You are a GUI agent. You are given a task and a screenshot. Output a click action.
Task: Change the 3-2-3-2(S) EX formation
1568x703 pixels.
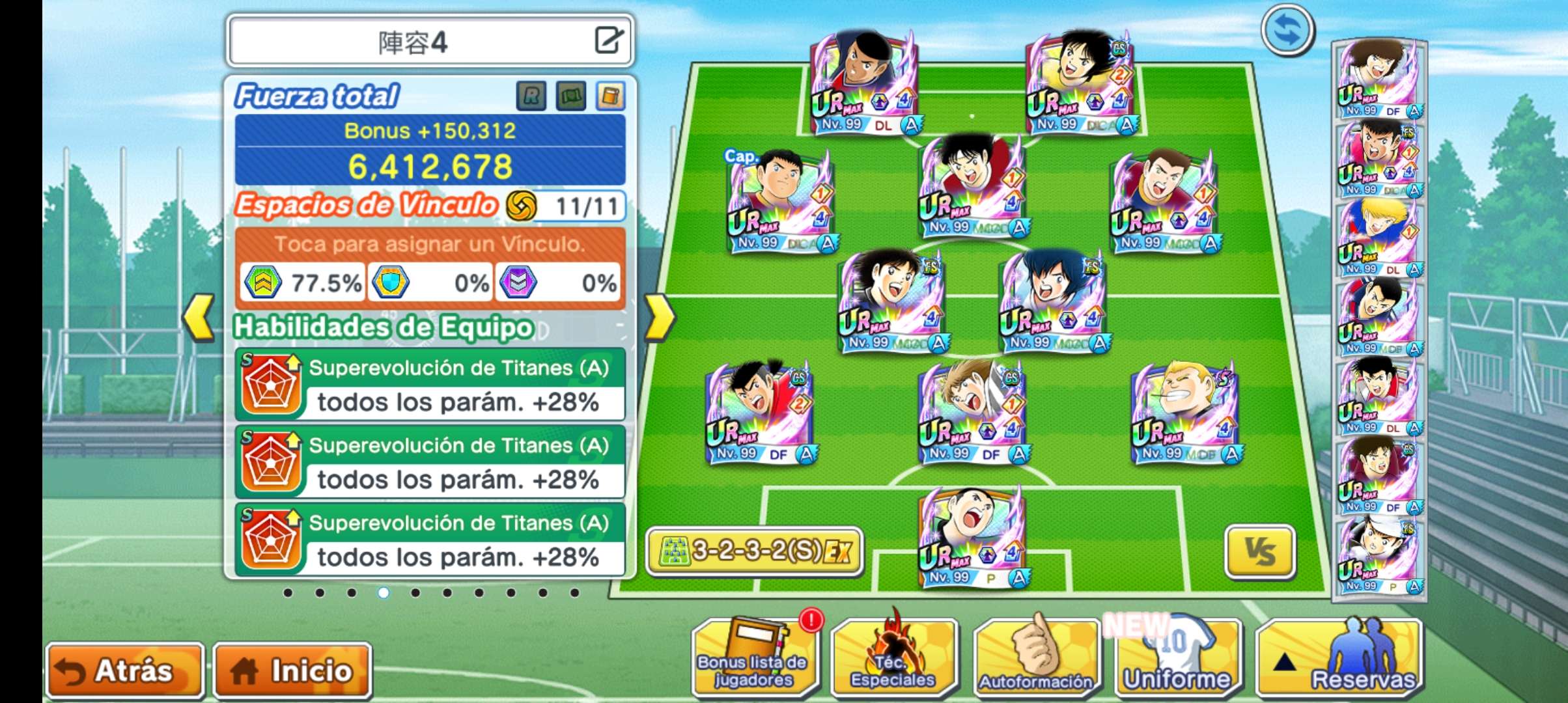click(755, 552)
